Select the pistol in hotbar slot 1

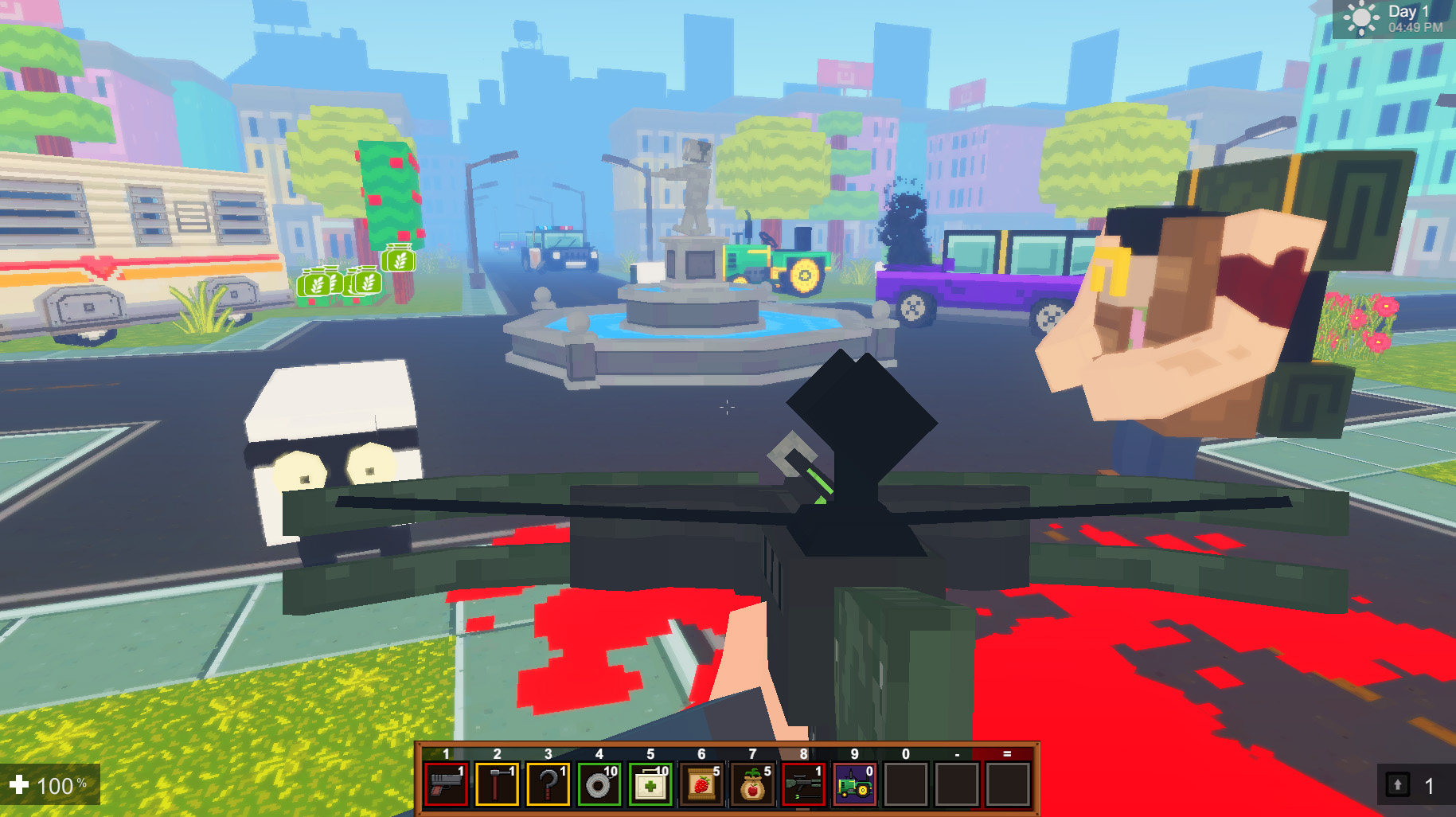pos(445,784)
